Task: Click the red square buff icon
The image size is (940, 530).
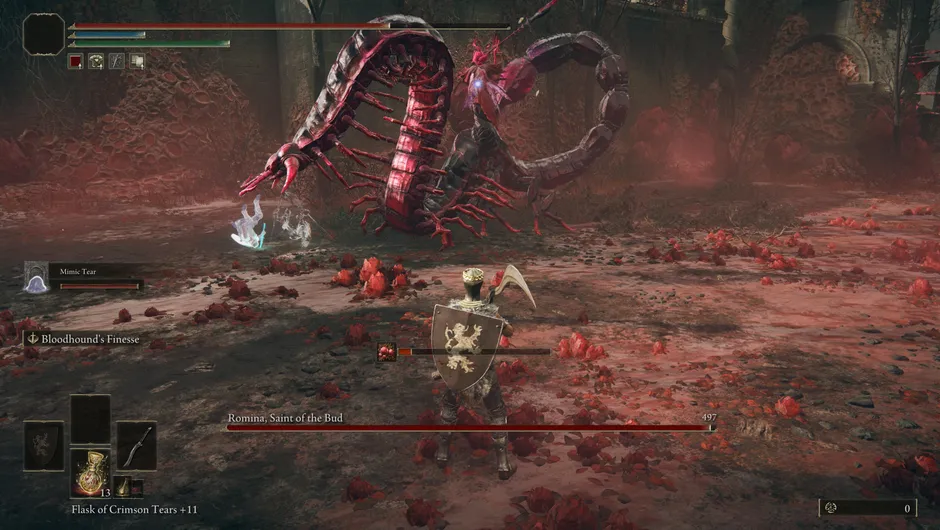Action: (x=75, y=61)
